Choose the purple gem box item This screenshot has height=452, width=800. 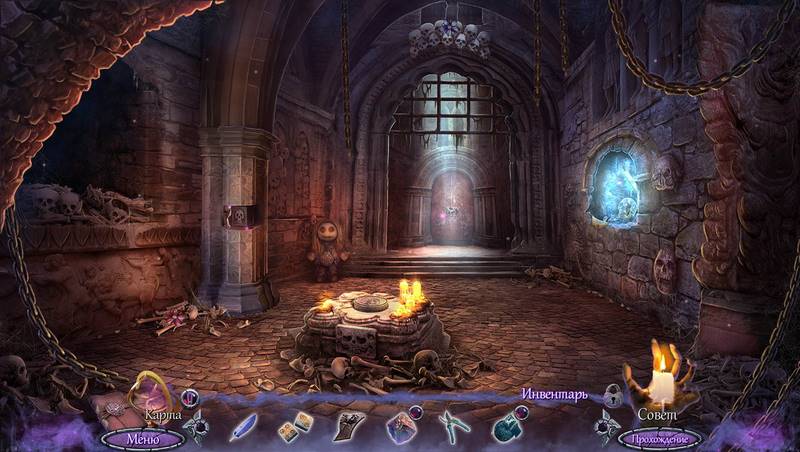[401, 427]
